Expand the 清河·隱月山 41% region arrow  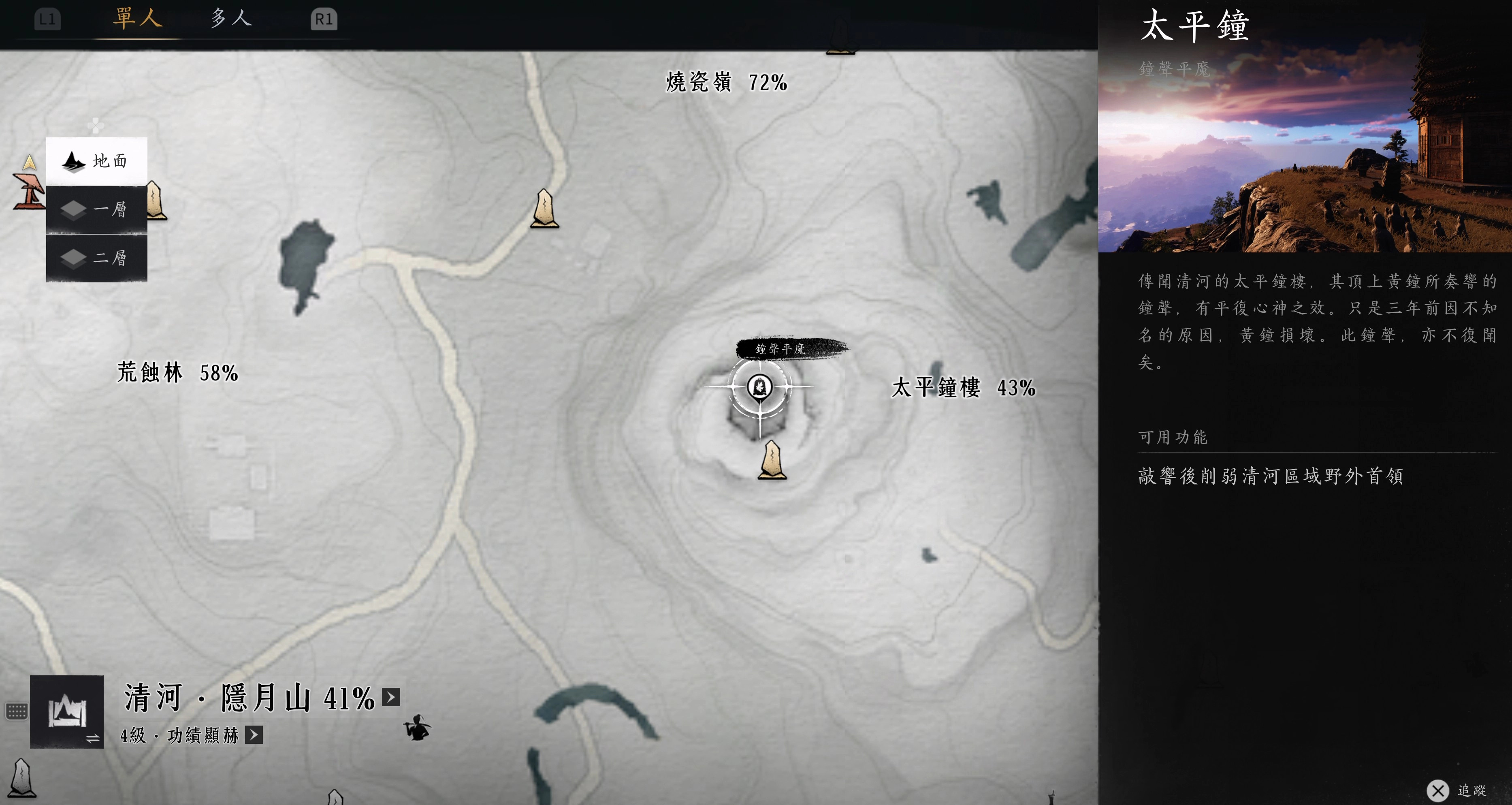391,697
